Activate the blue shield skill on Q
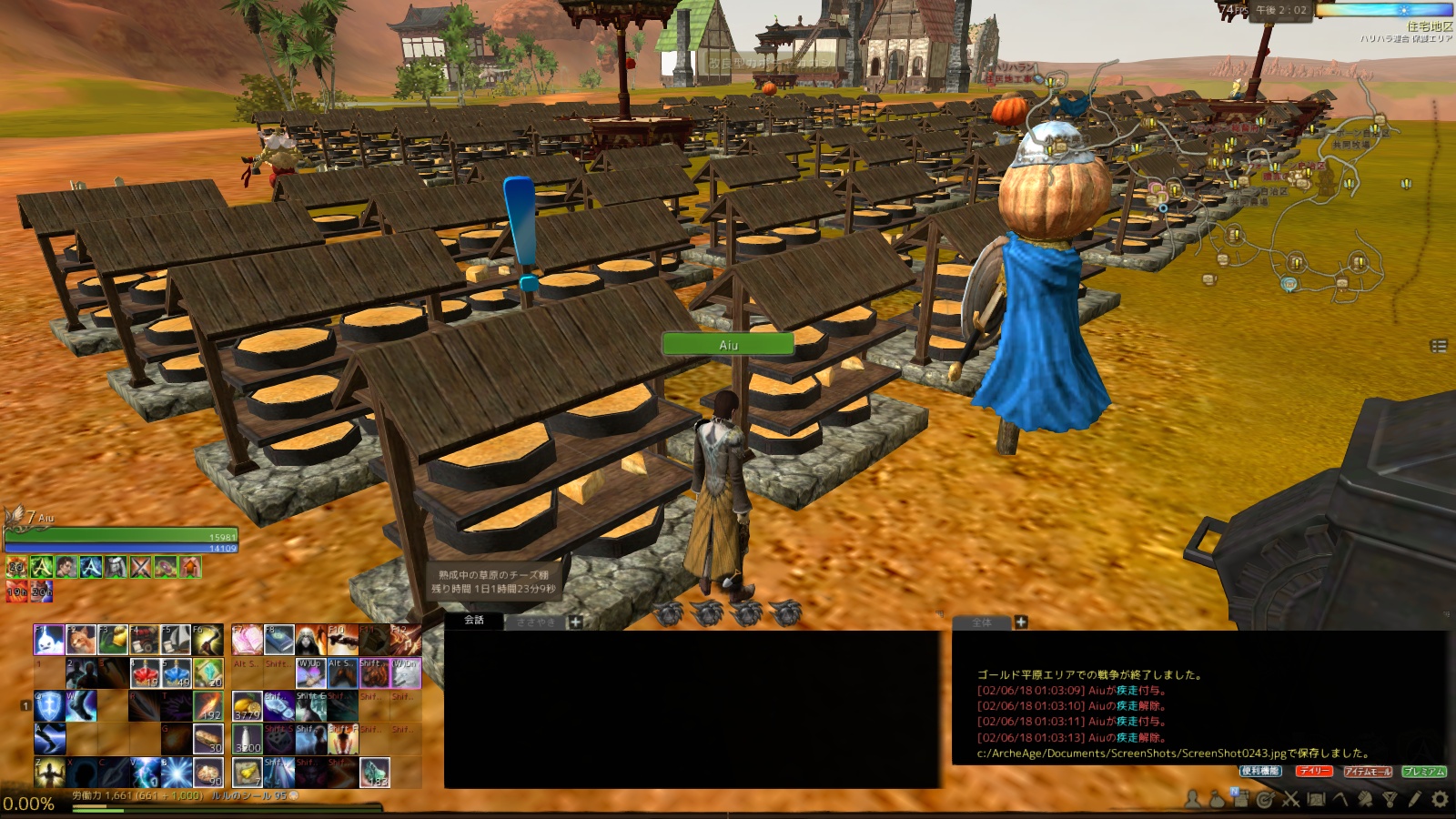The image size is (1456, 819). click(x=49, y=706)
